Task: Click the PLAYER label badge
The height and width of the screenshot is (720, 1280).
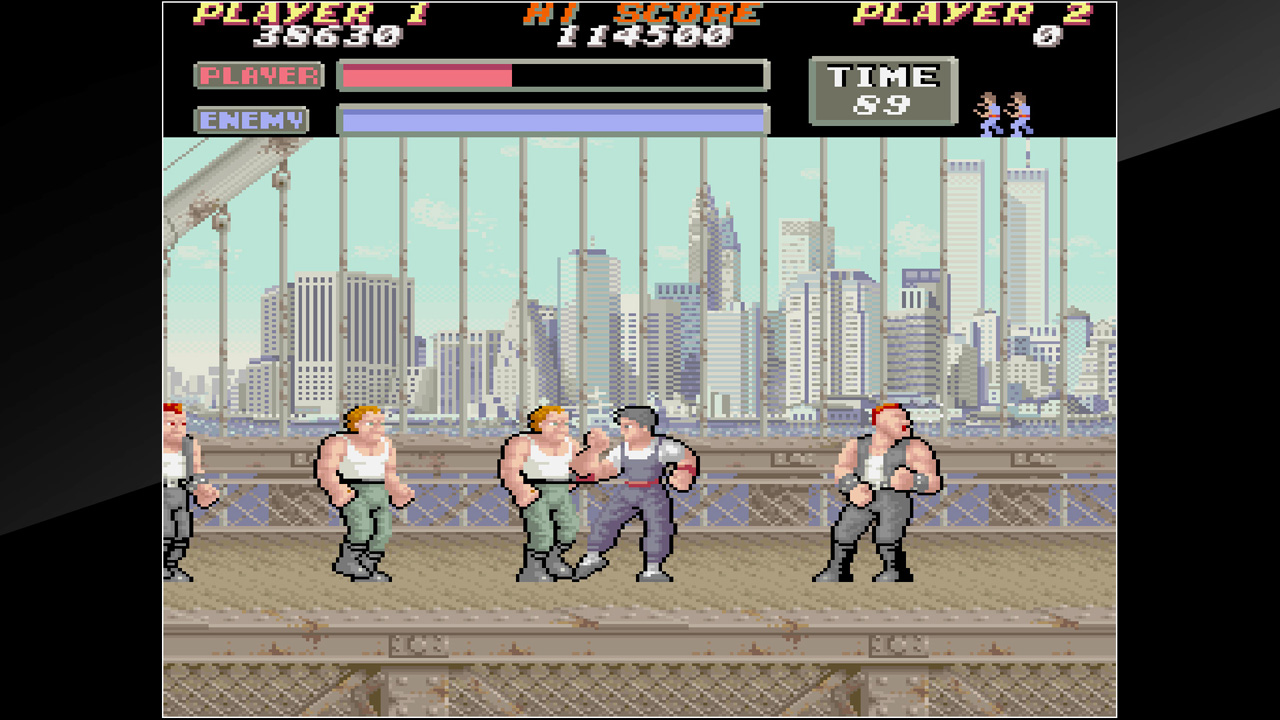Action: coord(261,75)
